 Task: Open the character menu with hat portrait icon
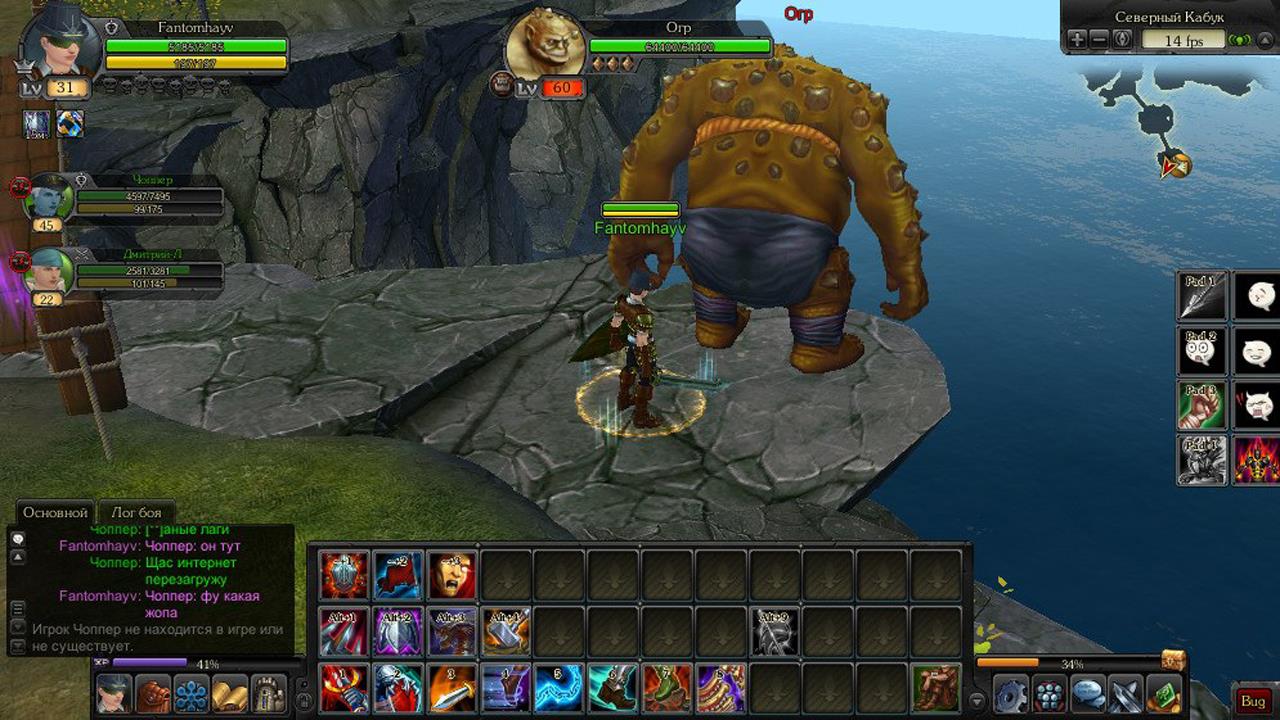[113, 694]
